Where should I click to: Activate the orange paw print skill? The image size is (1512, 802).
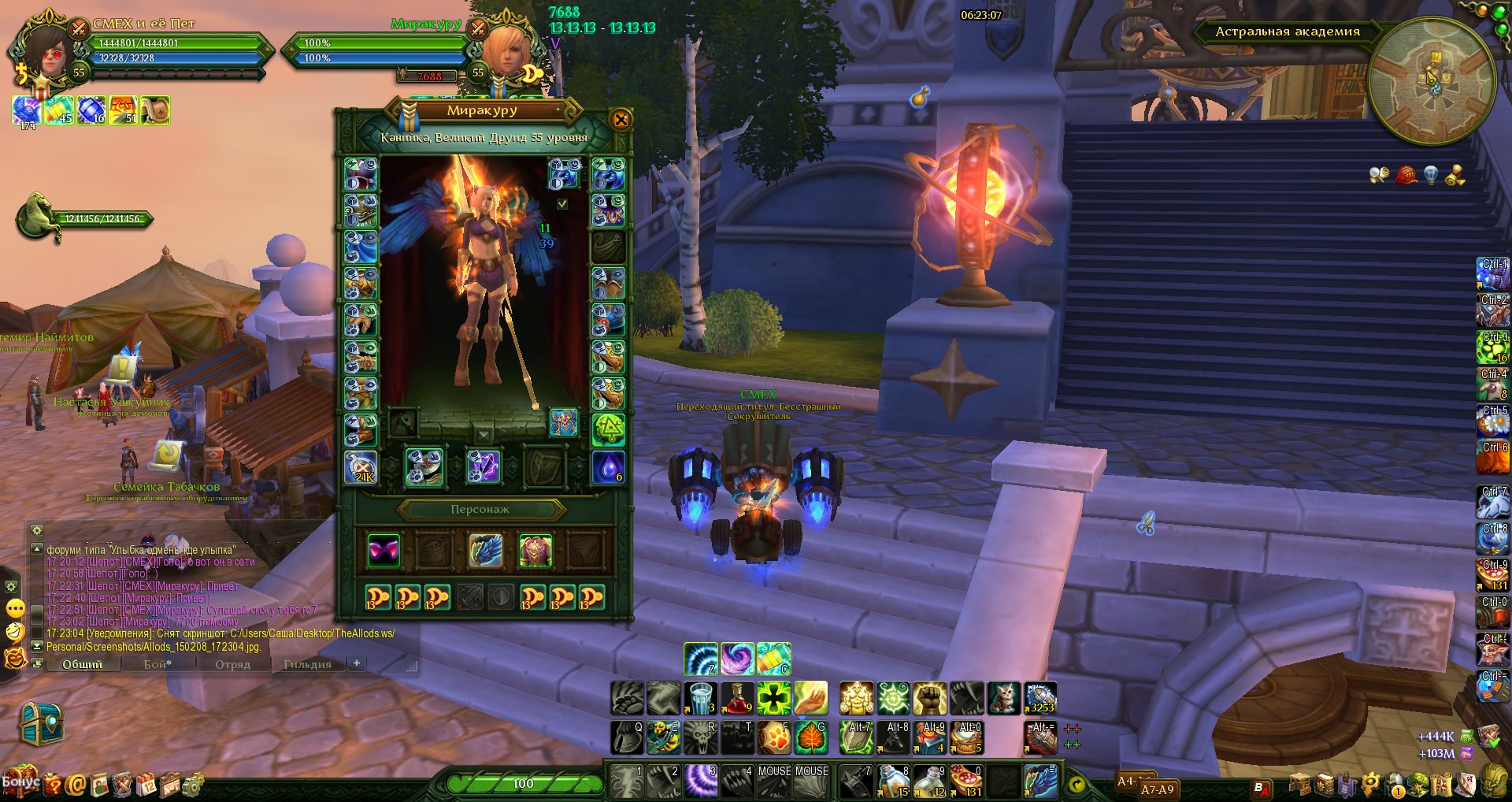point(773,737)
